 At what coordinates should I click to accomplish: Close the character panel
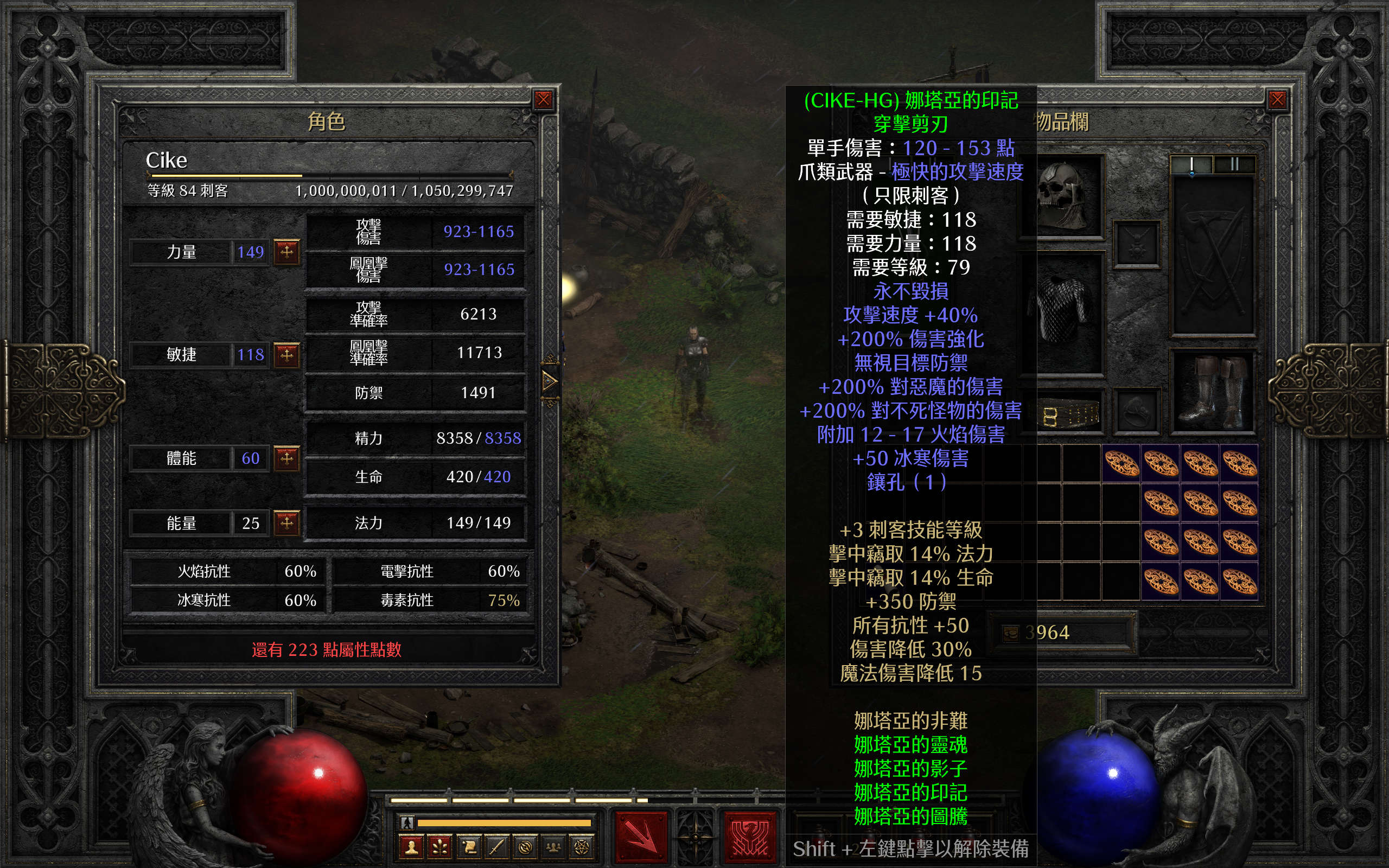click(x=543, y=100)
